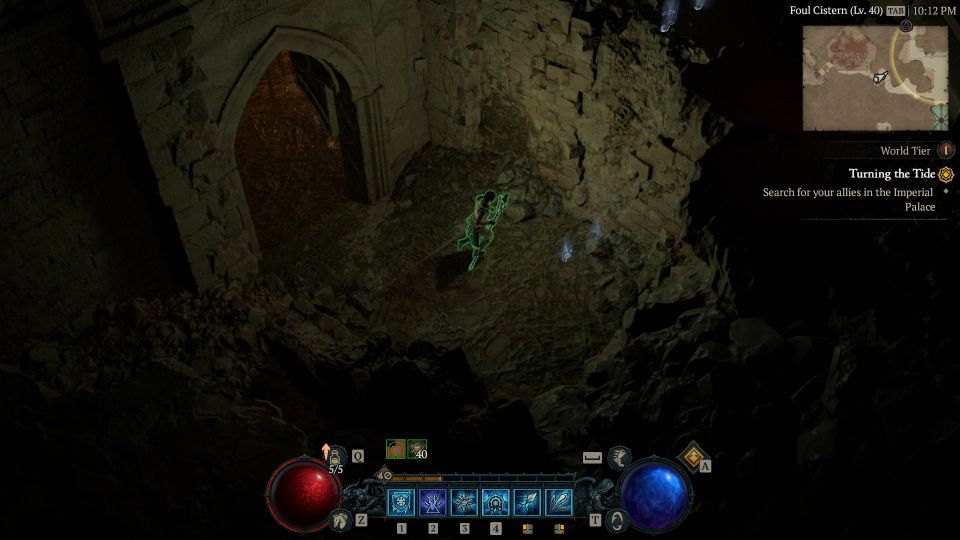Cast the ice shard burst skill in slot 3
The width and height of the screenshot is (960, 540).
464,502
